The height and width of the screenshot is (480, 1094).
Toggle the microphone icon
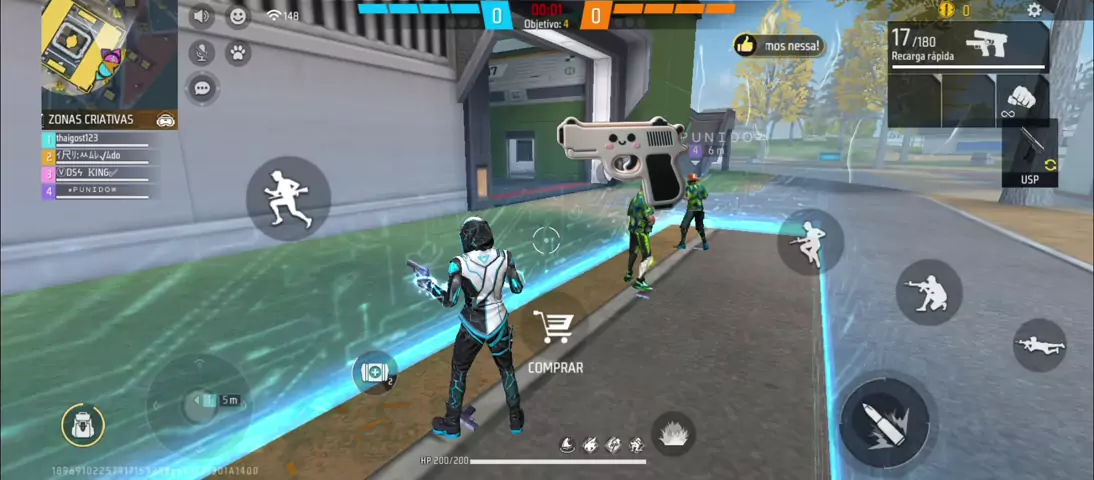coord(202,53)
